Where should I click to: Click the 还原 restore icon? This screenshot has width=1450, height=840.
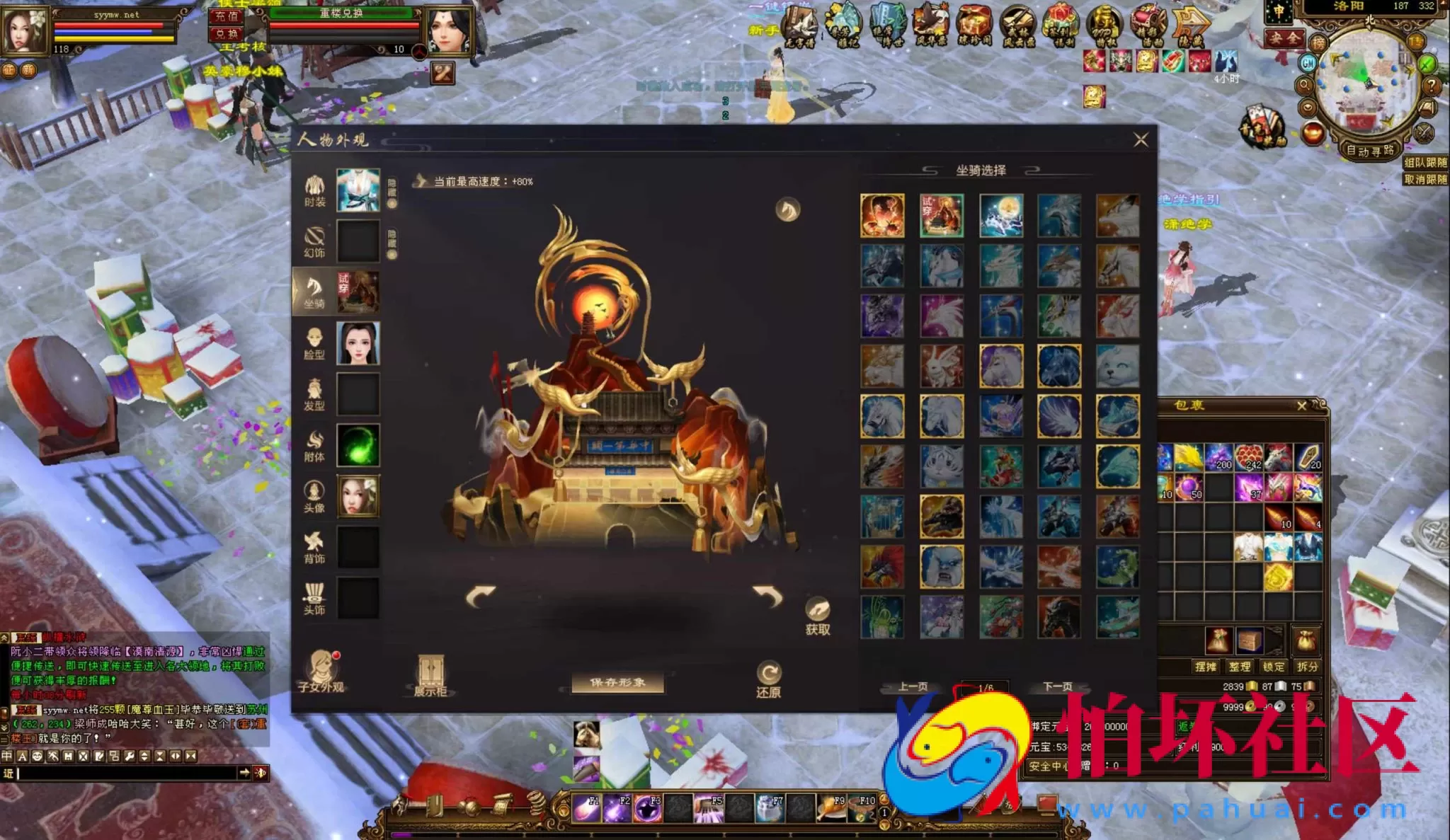(770, 671)
